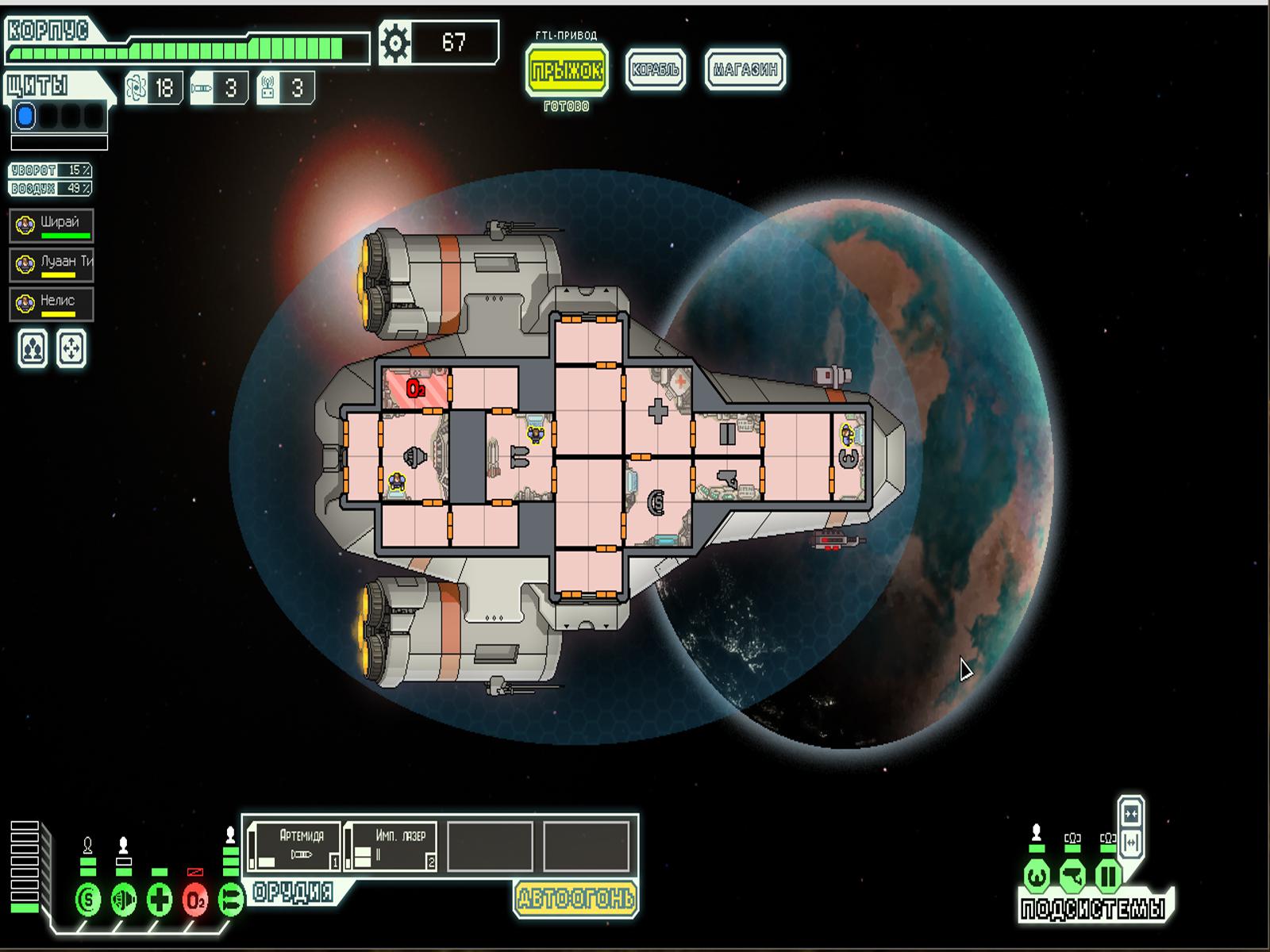Open the КОРАБЛЬ ship menu
The height and width of the screenshot is (952, 1270).
tap(655, 70)
